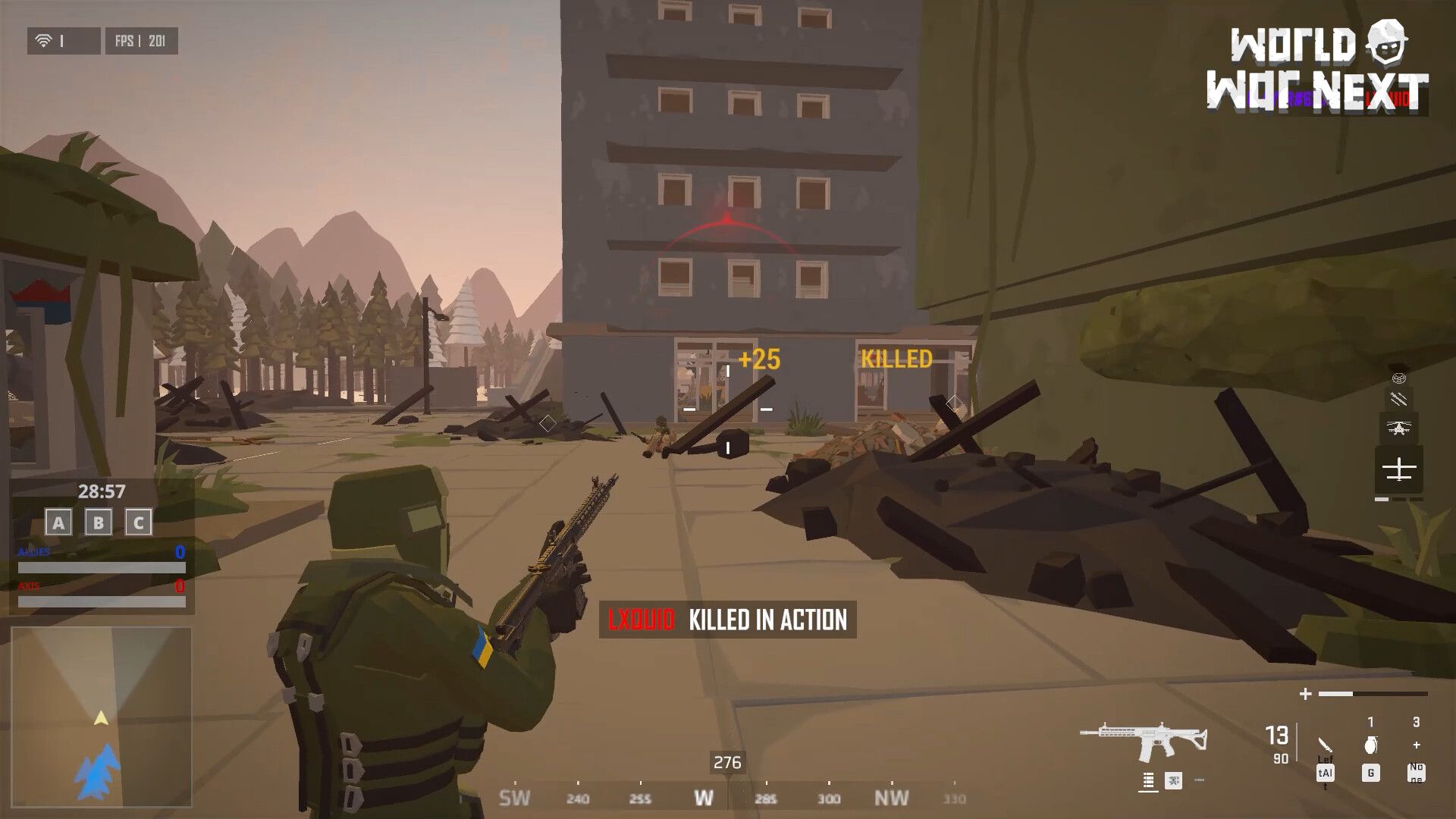Click the weapon attachment icon beside the magazine
Screen dimensions: 1456x819
1173,782
